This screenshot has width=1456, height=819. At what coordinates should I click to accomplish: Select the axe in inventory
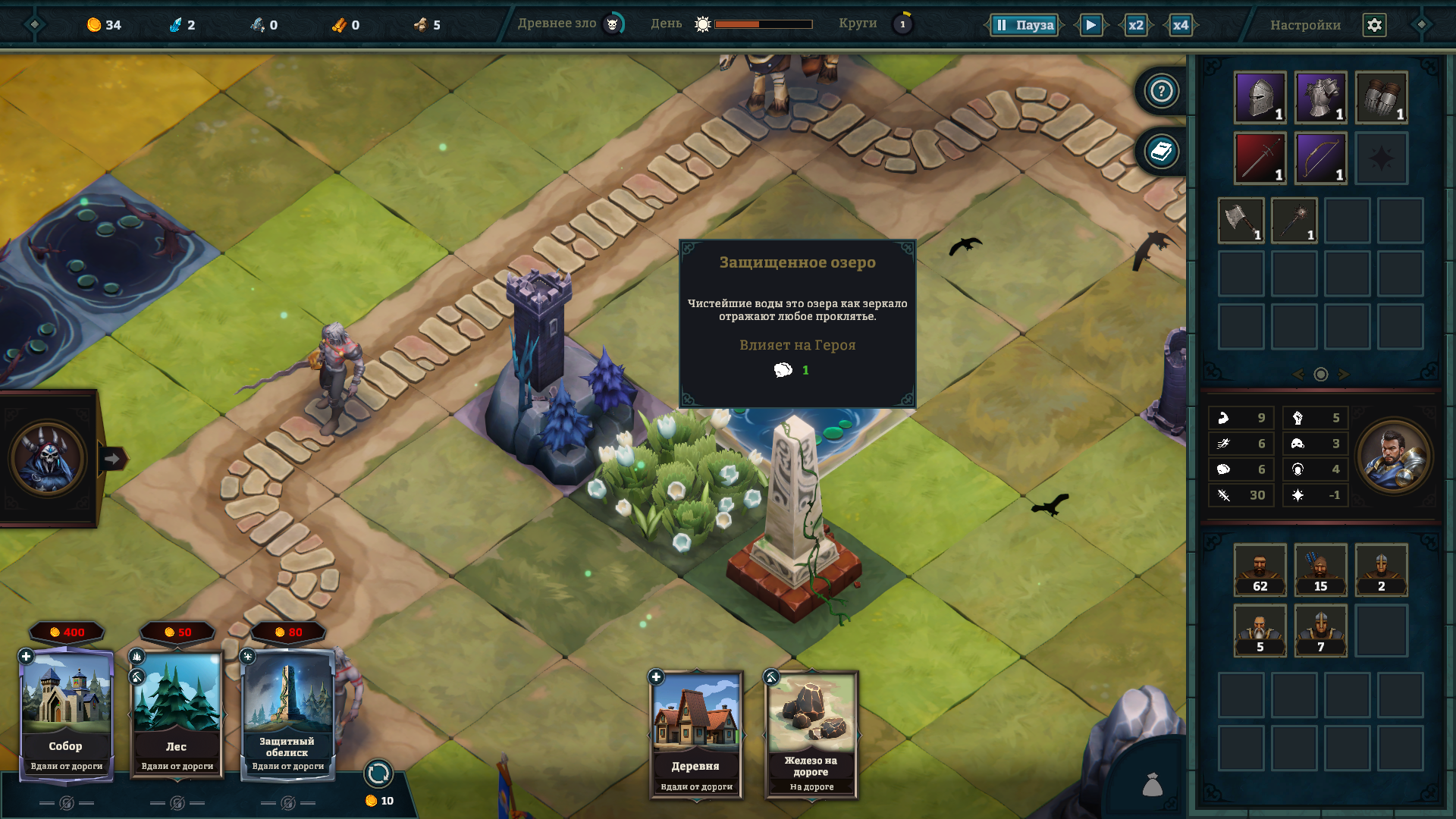(x=1241, y=221)
